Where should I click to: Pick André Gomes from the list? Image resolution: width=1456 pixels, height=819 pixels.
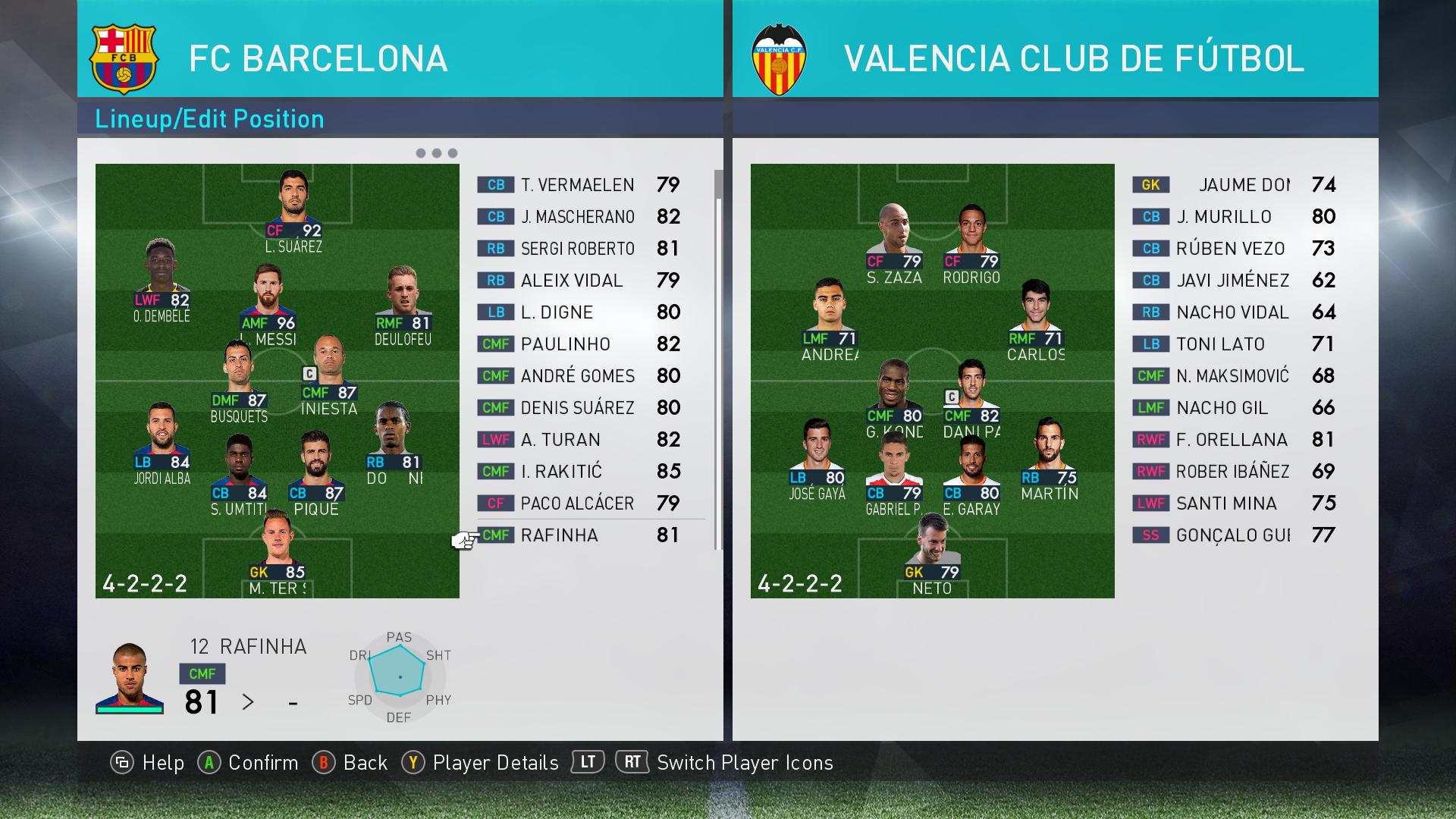point(577,376)
